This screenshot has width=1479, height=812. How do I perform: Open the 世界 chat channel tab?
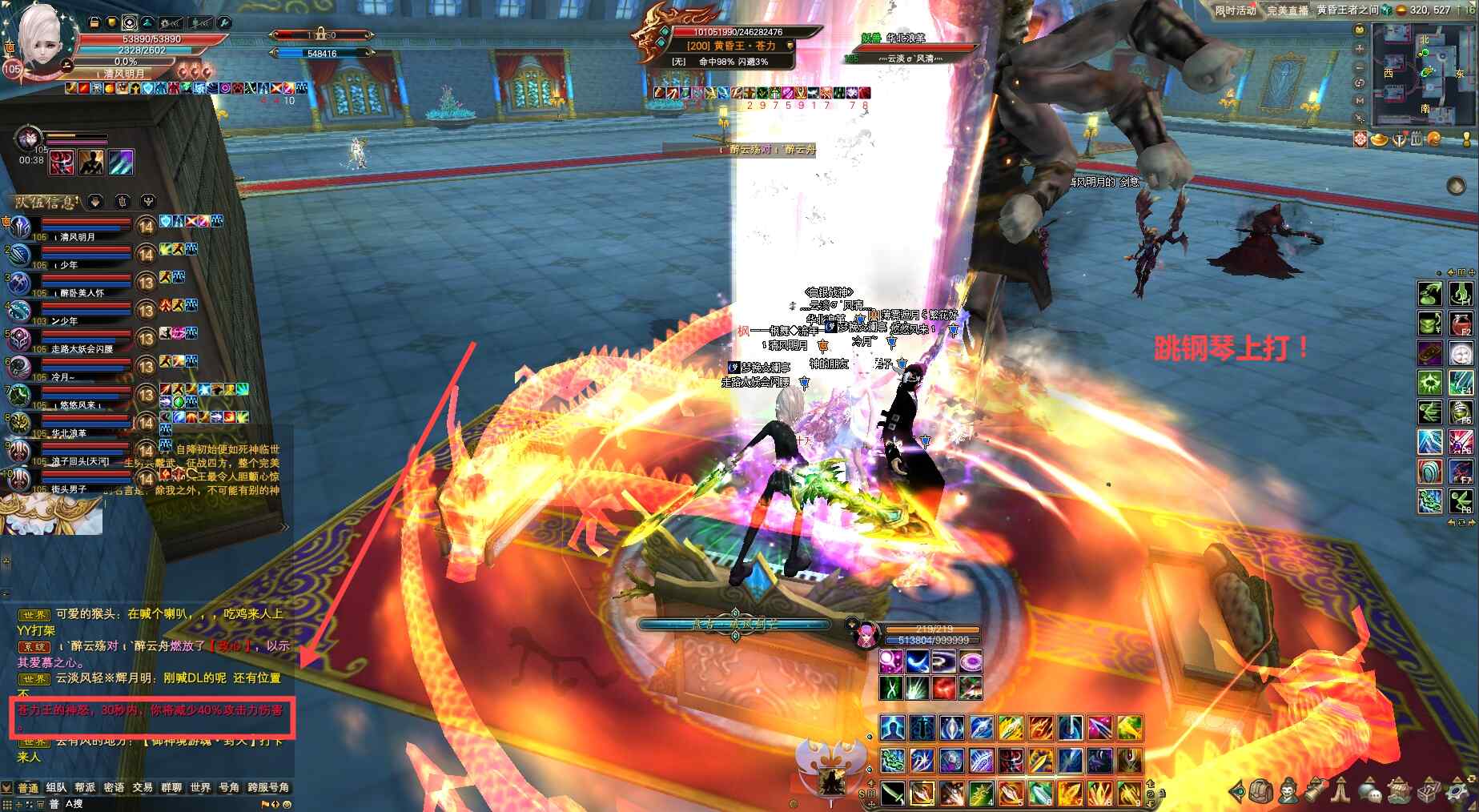coord(200,788)
